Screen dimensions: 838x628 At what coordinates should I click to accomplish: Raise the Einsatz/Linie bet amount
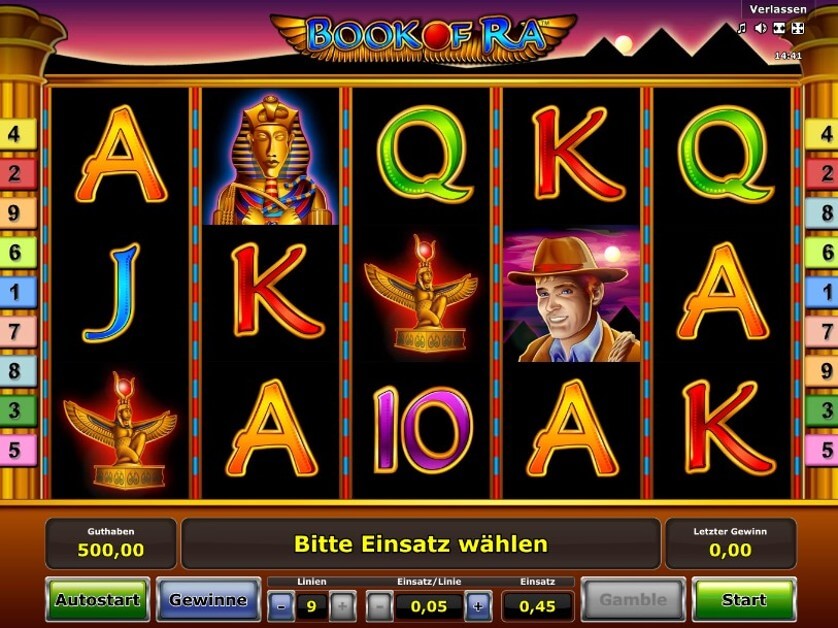(478, 606)
